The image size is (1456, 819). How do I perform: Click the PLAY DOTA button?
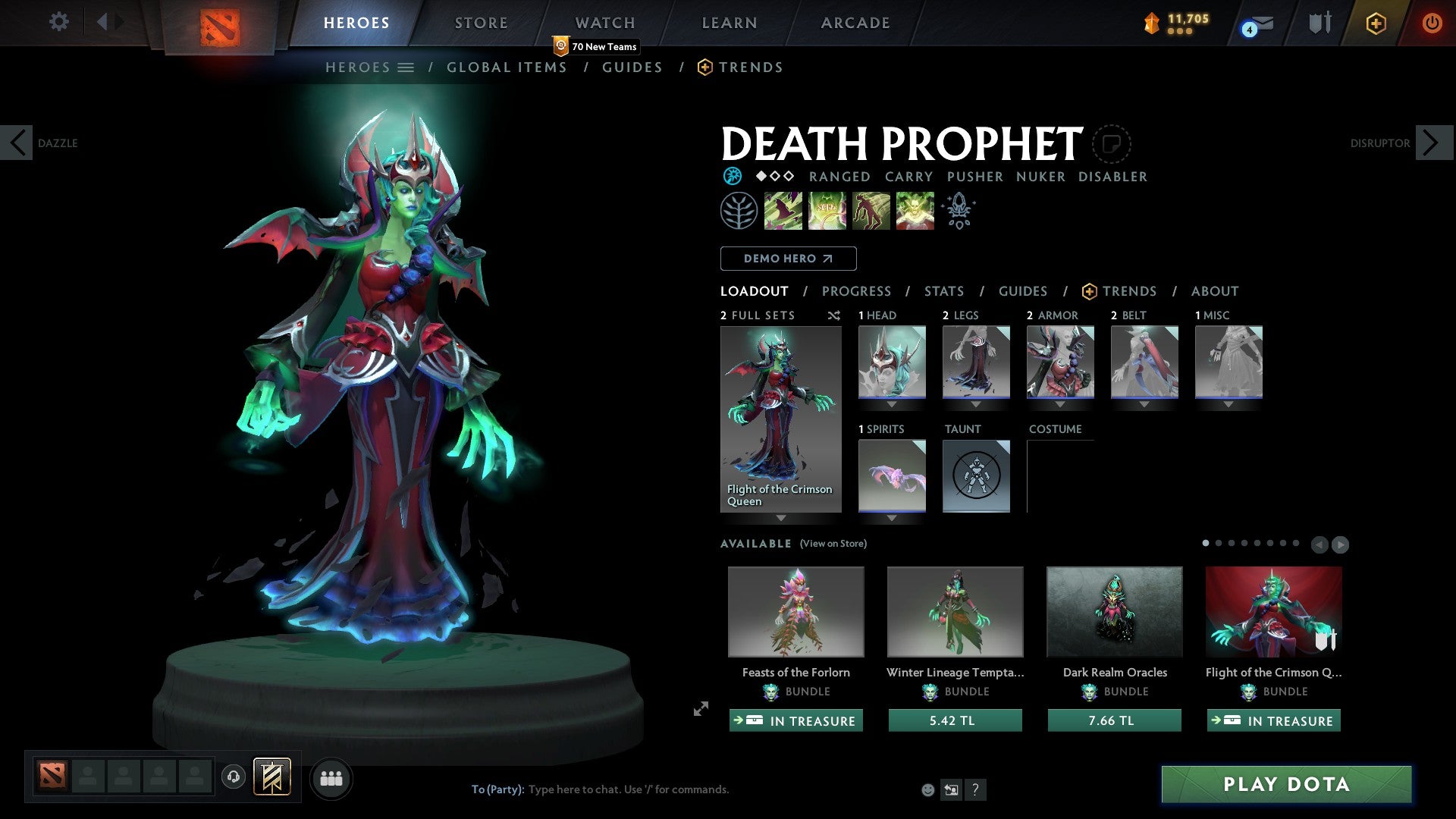[1285, 785]
